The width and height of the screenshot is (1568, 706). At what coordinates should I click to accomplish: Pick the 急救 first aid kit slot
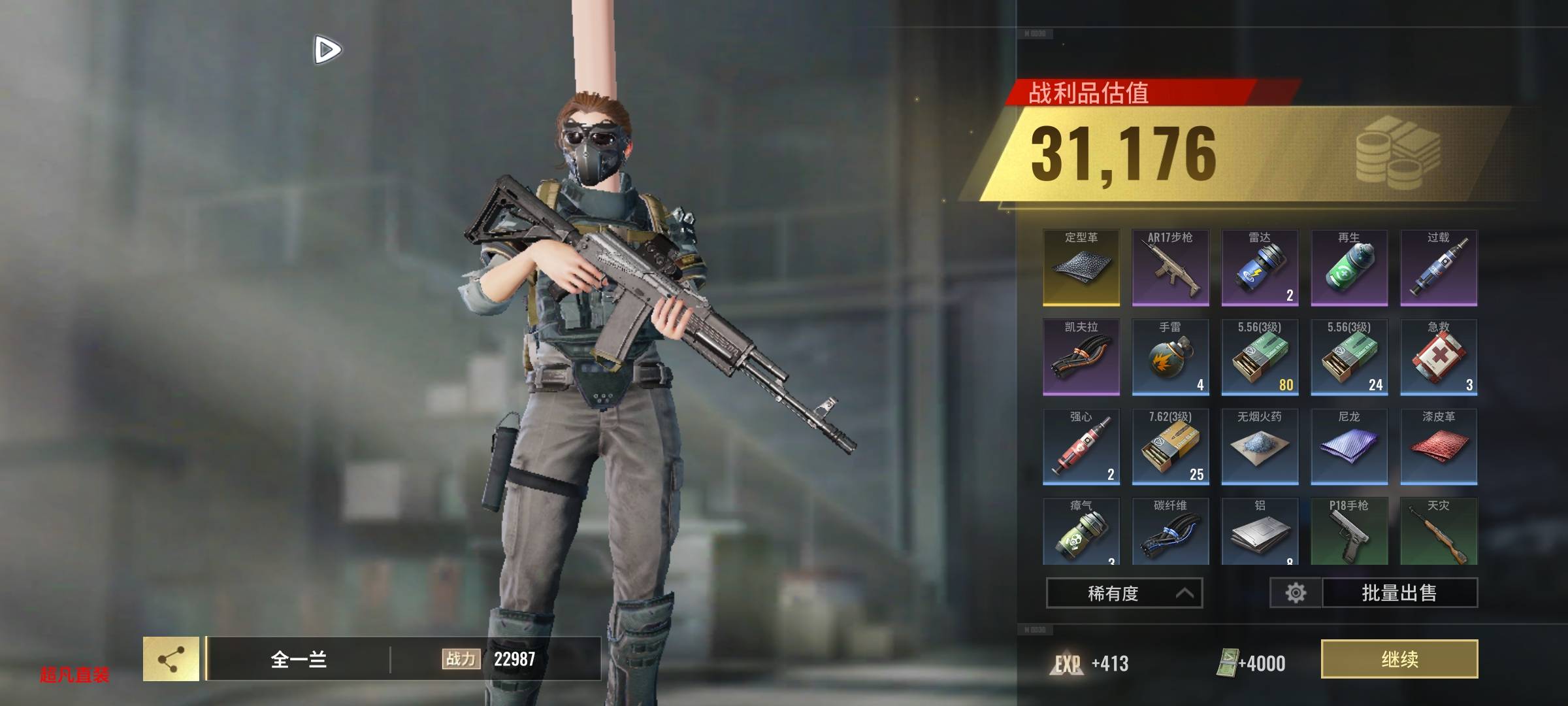pos(1439,357)
